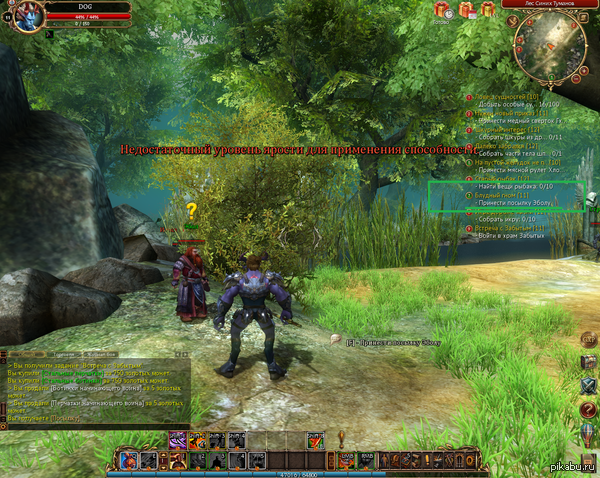Click the question mark help icon on right edge
Viewport: 600px width, 478px height.
click(588, 408)
